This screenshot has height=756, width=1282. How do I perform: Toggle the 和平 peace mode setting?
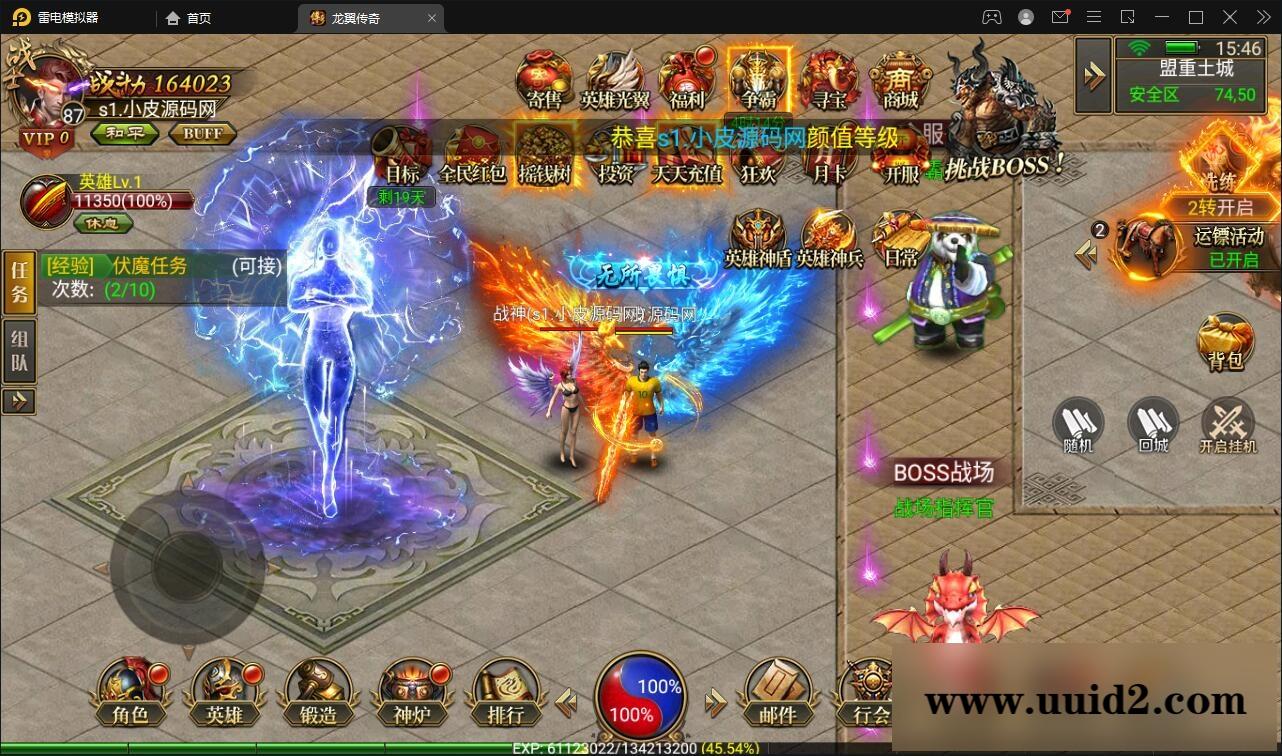tap(124, 133)
